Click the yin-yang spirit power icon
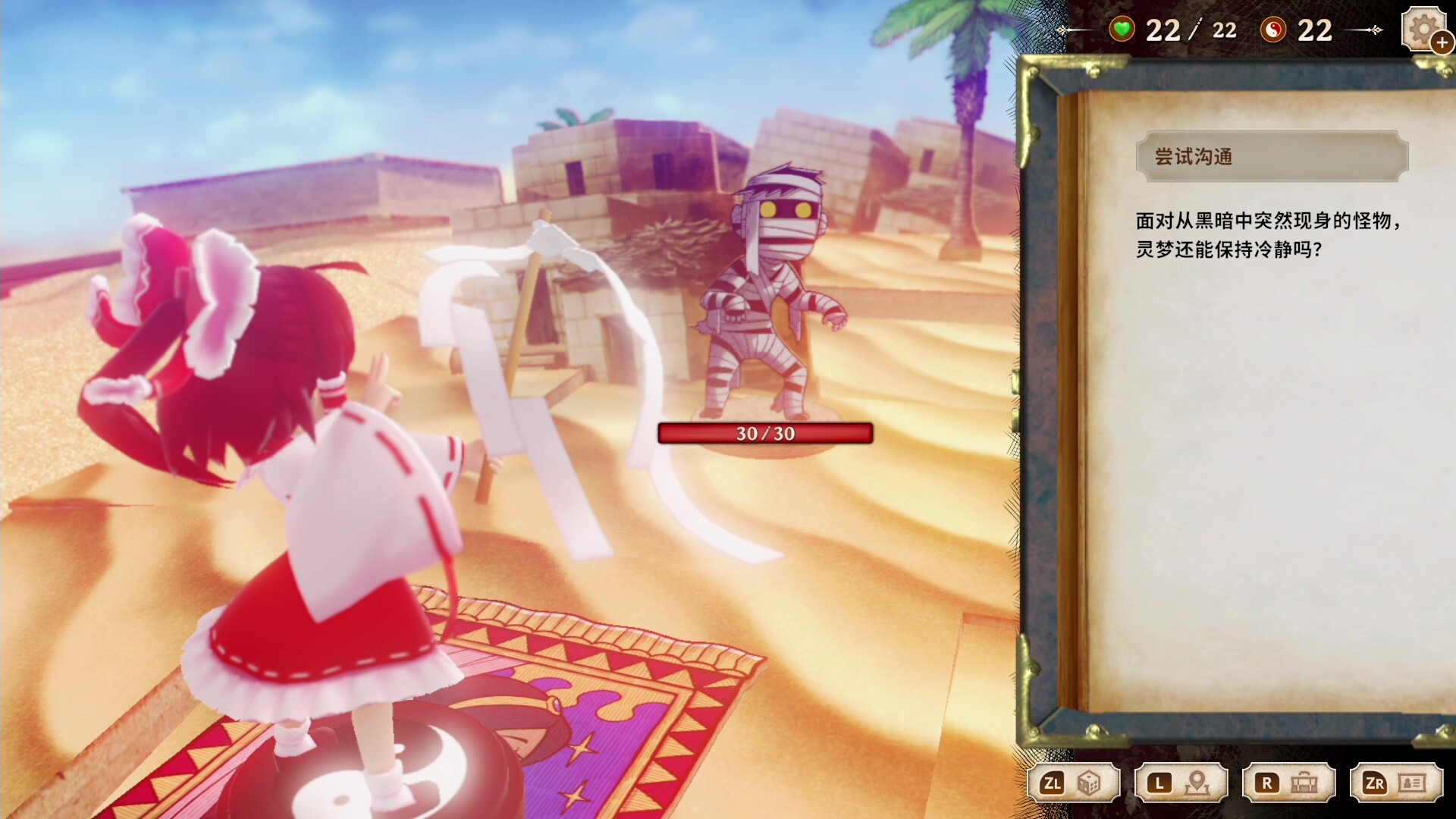The width and height of the screenshot is (1456, 819). [x=1273, y=30]
